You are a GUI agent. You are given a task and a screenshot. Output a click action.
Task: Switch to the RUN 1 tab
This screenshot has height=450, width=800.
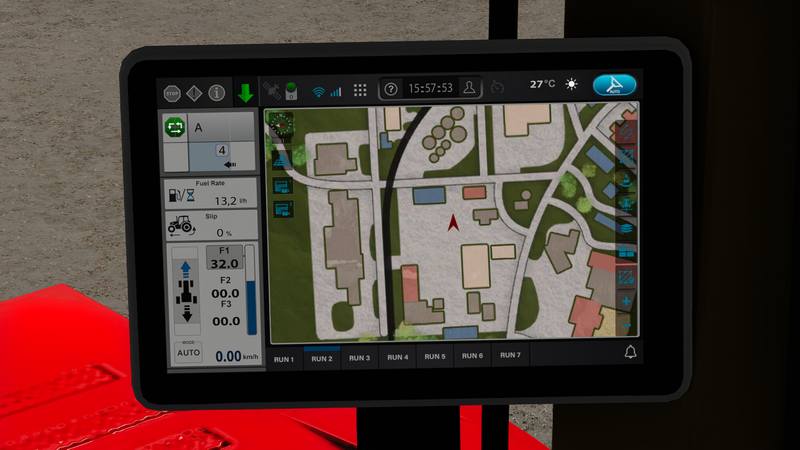(x=284, y=357)
